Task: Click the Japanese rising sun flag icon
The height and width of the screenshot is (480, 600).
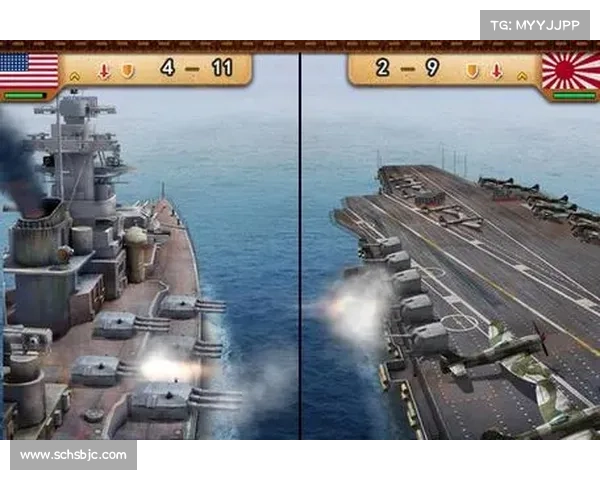Action: coord(571,71)
